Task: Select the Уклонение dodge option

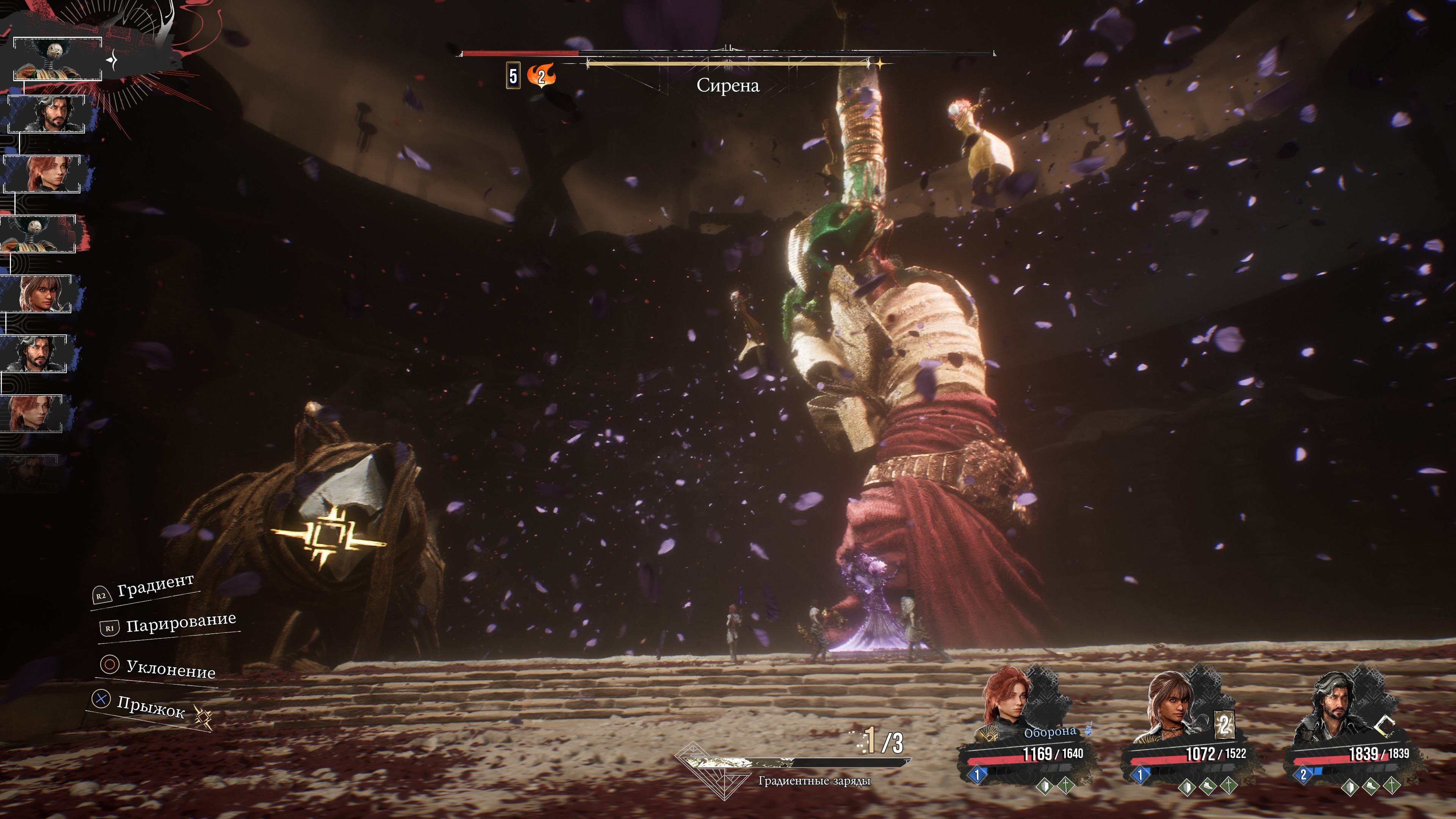Action: tap(170, 668)
